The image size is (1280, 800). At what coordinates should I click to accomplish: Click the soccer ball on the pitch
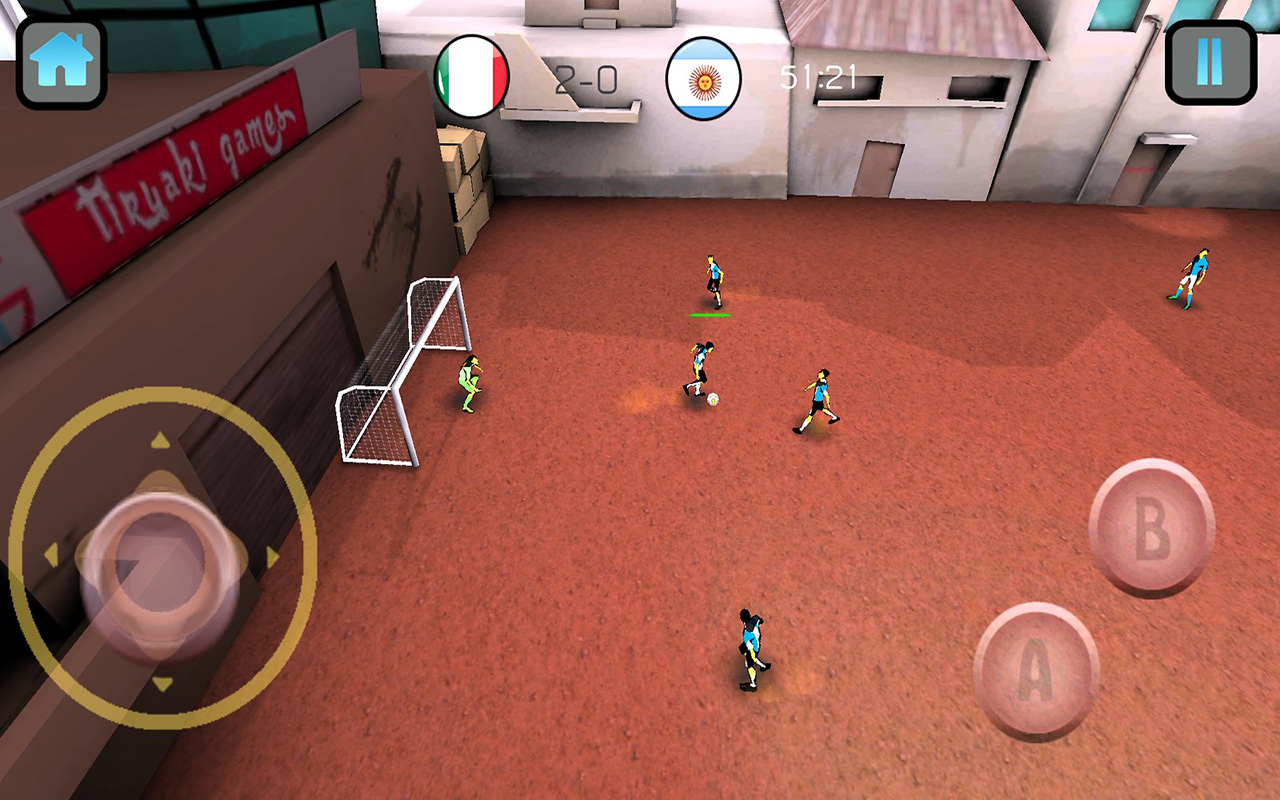(x=712, y=398)
